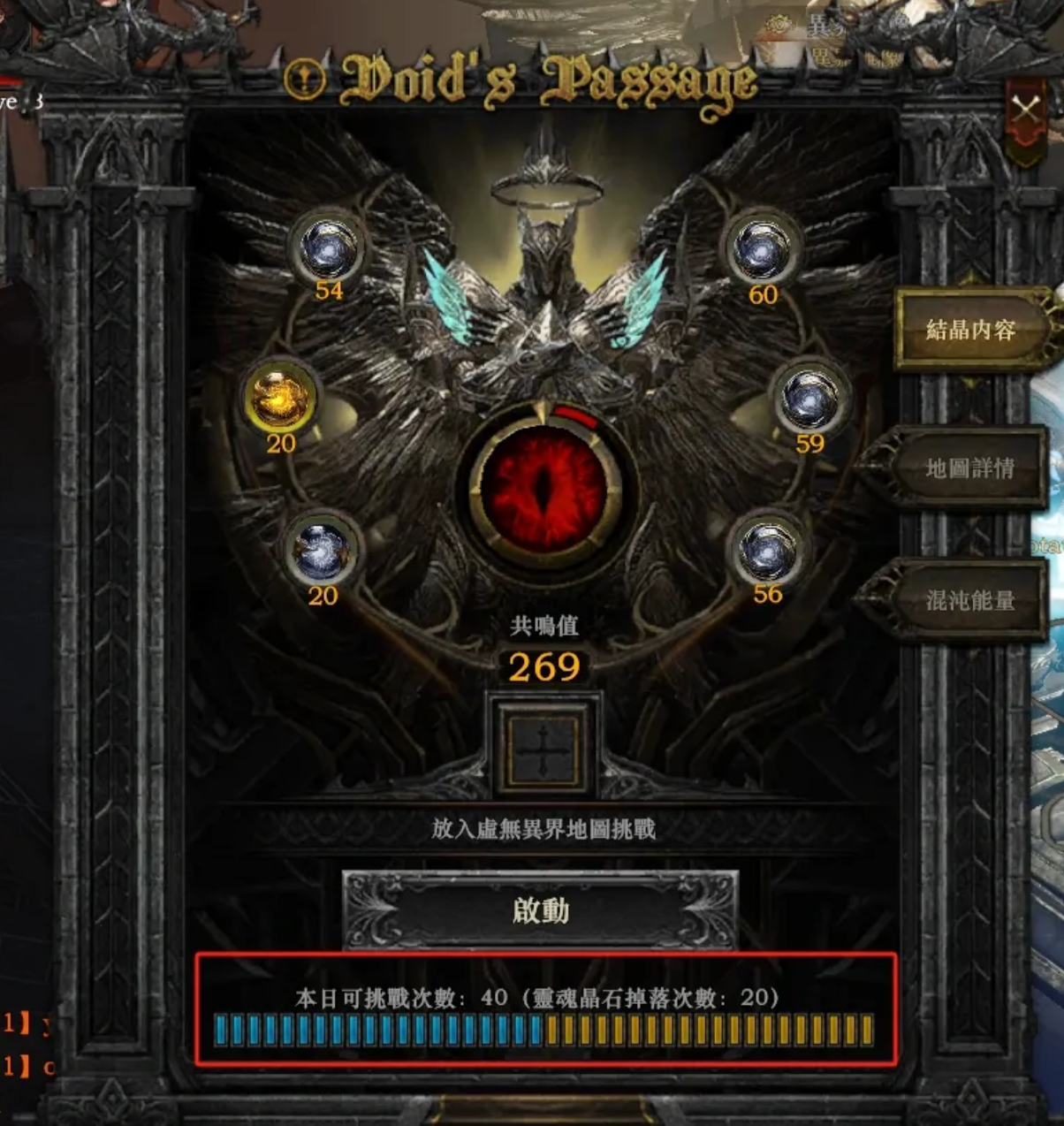
Task: Select the silver crystal orb labeled 20
Action: [322, 550]
